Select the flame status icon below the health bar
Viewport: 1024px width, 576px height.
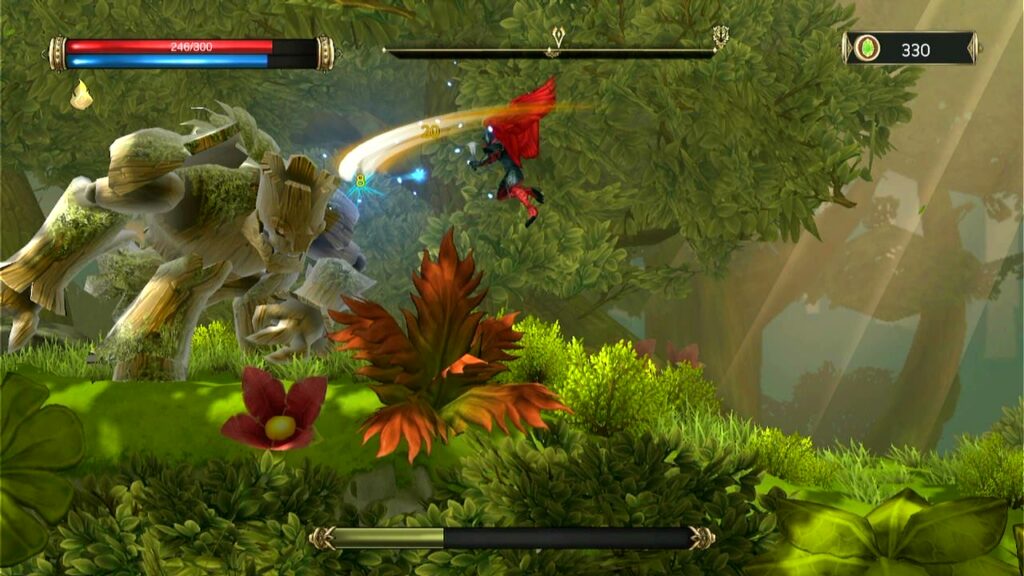click(x=81, y=96)
